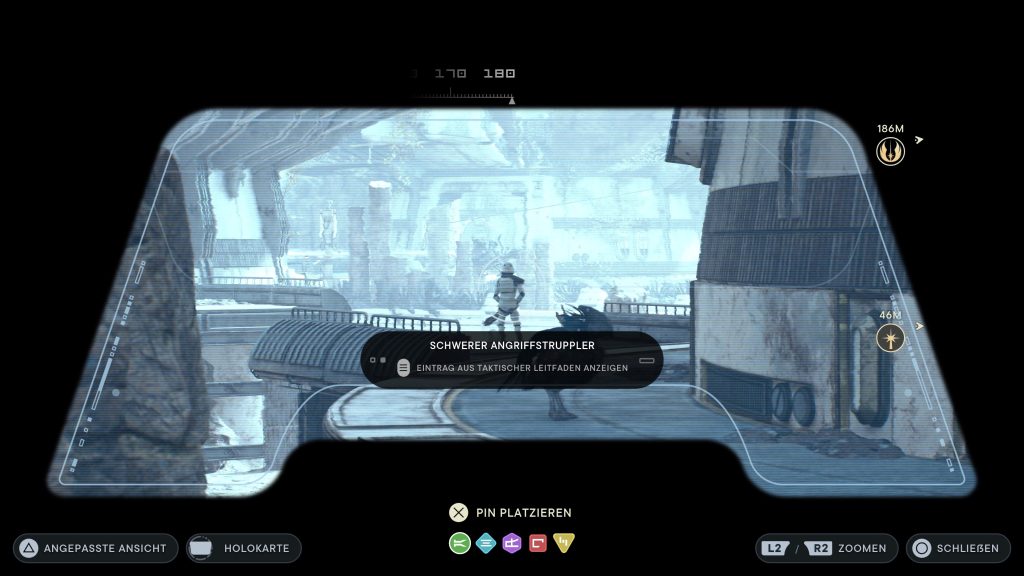
Task: Pick the purple hexagon pin
Action: (x=512, y=543)
